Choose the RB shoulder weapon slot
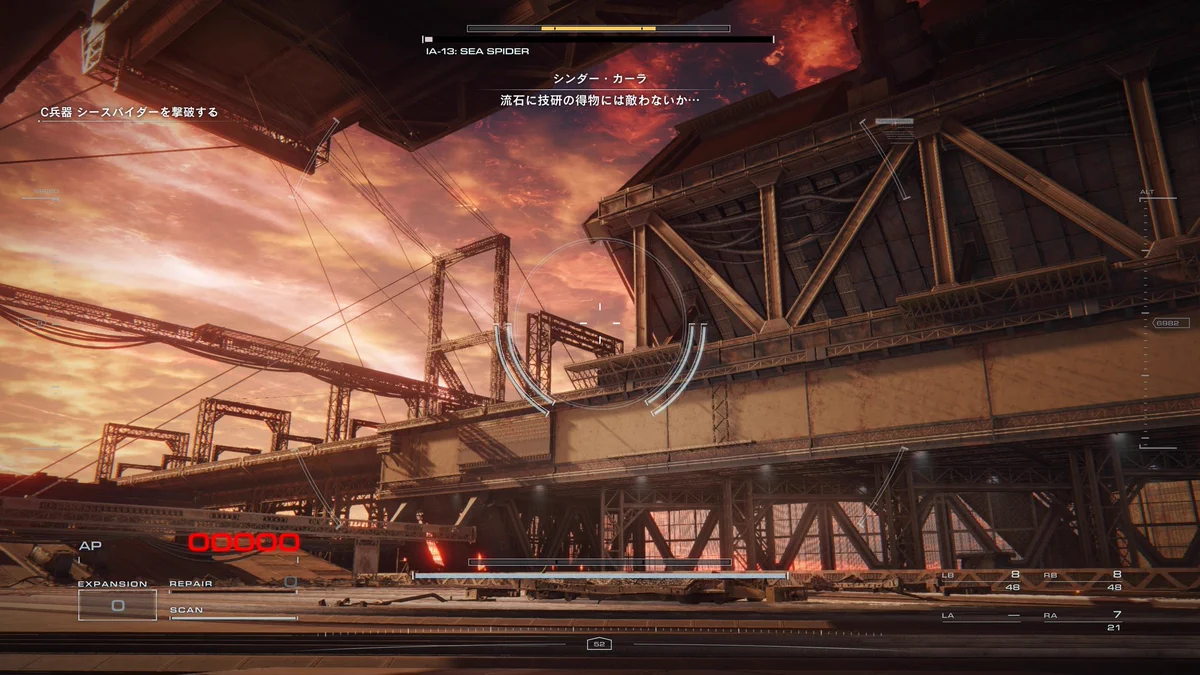The image size is (1200, 675). point(1082,579)
